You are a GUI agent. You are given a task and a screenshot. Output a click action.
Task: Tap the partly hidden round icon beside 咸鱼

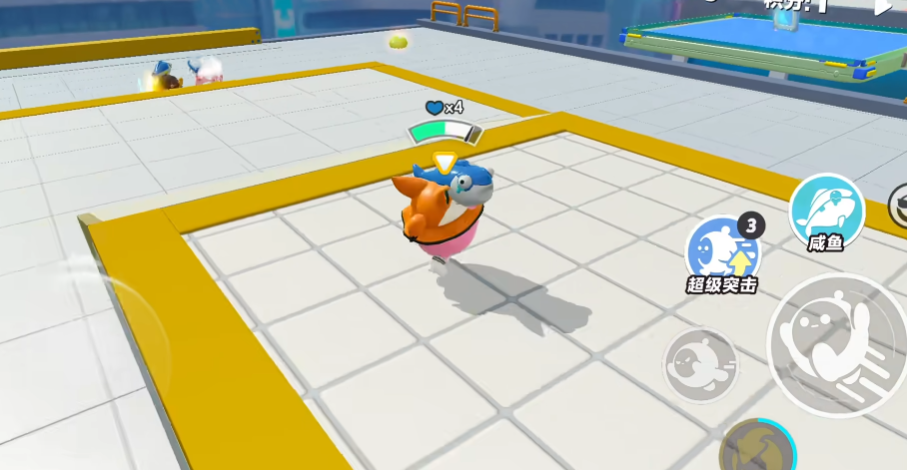898,205
